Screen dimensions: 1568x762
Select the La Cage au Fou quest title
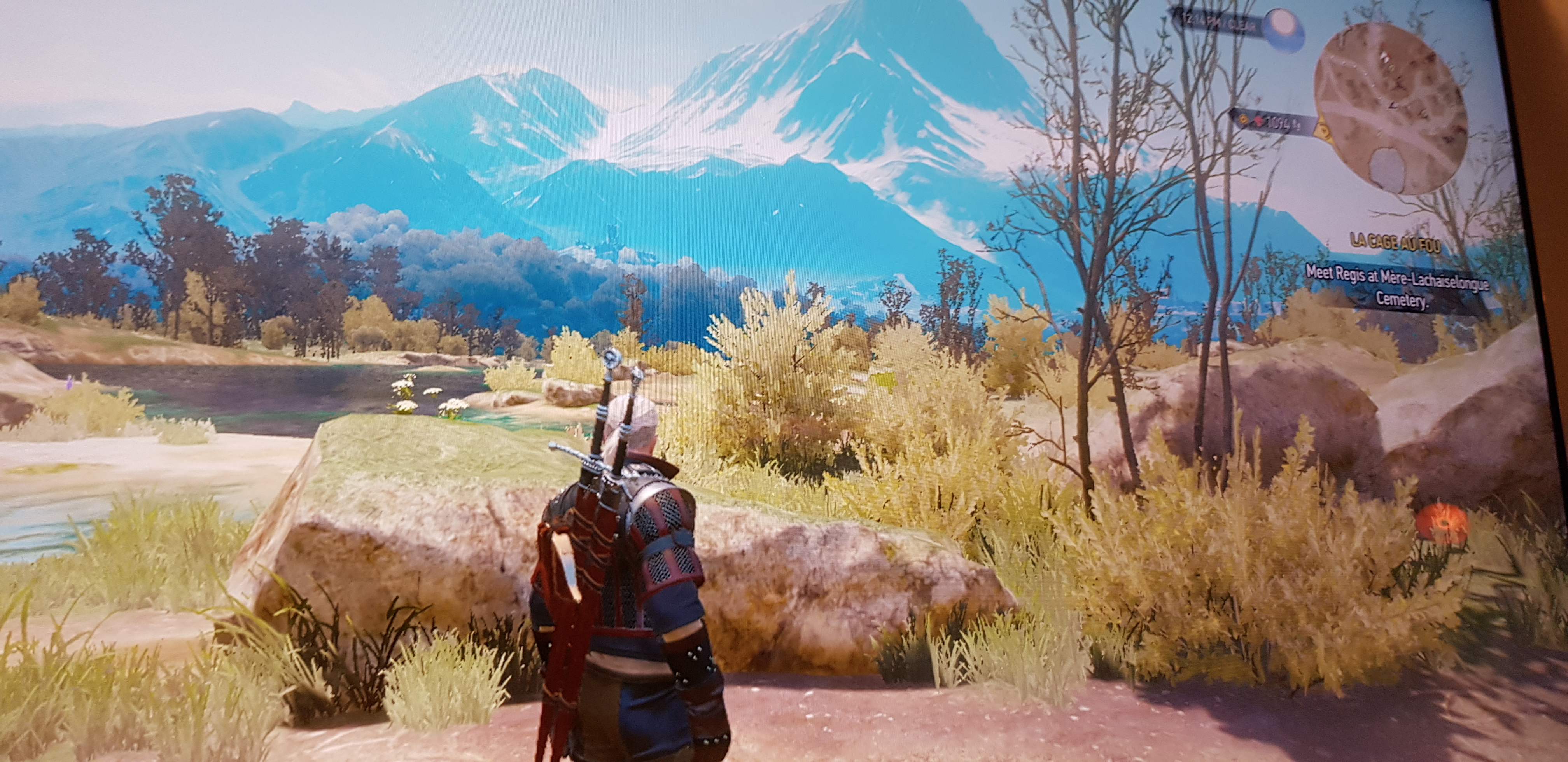1390,240
